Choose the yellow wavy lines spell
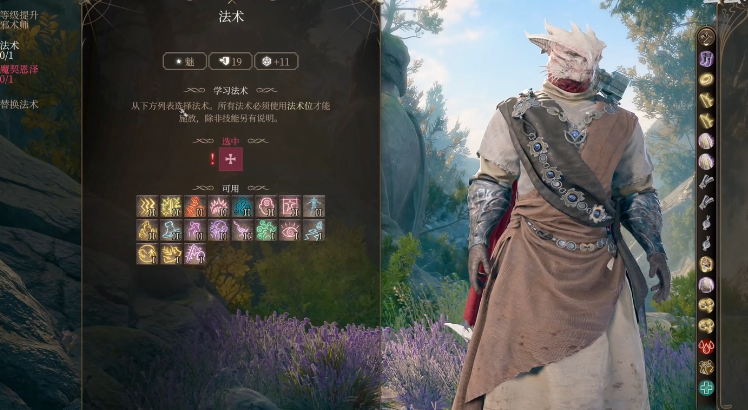748x410 pixels. [x=147, y=206]
